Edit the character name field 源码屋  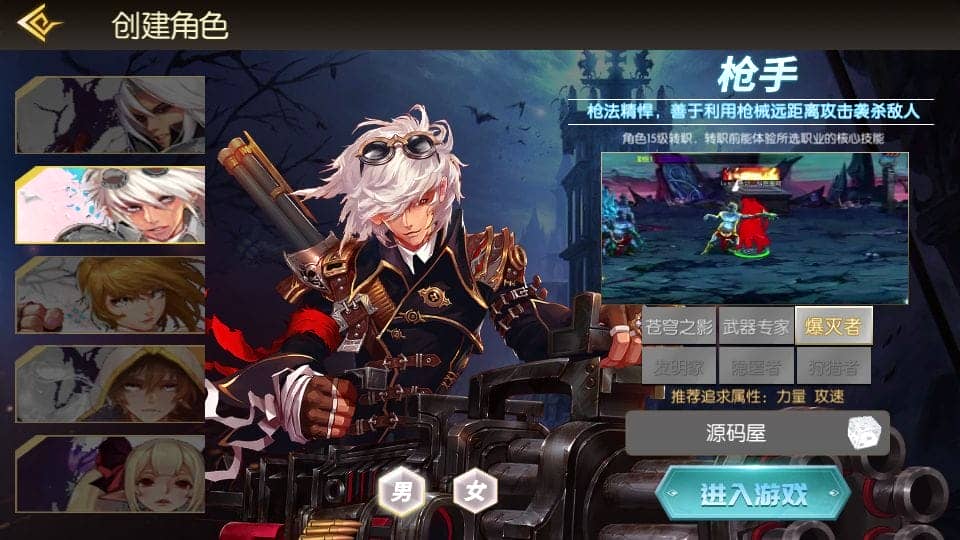click(735, 433)
